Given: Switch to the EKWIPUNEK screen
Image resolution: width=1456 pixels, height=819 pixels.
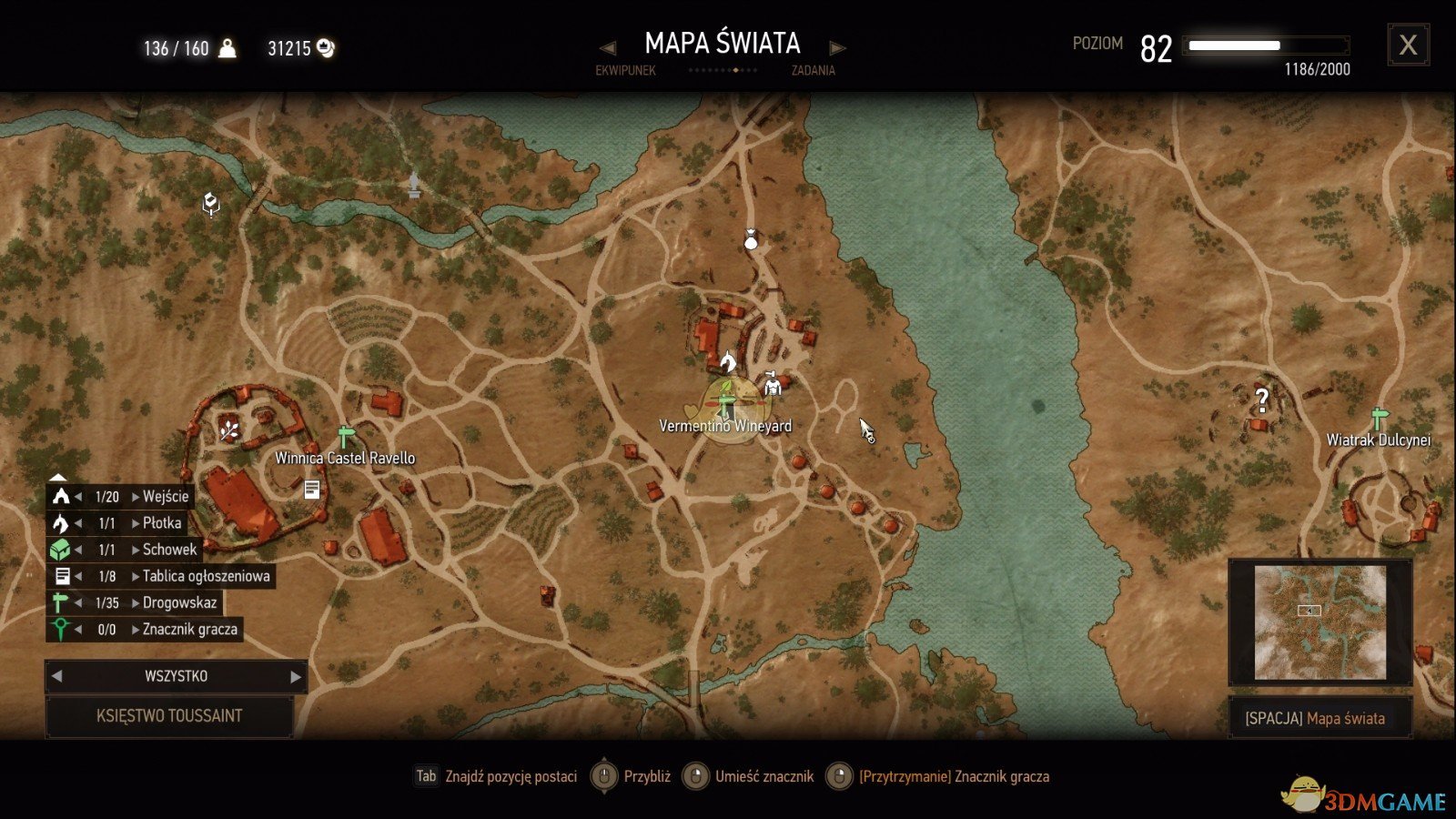Looking at the screenshot, I should coord(626,71).
